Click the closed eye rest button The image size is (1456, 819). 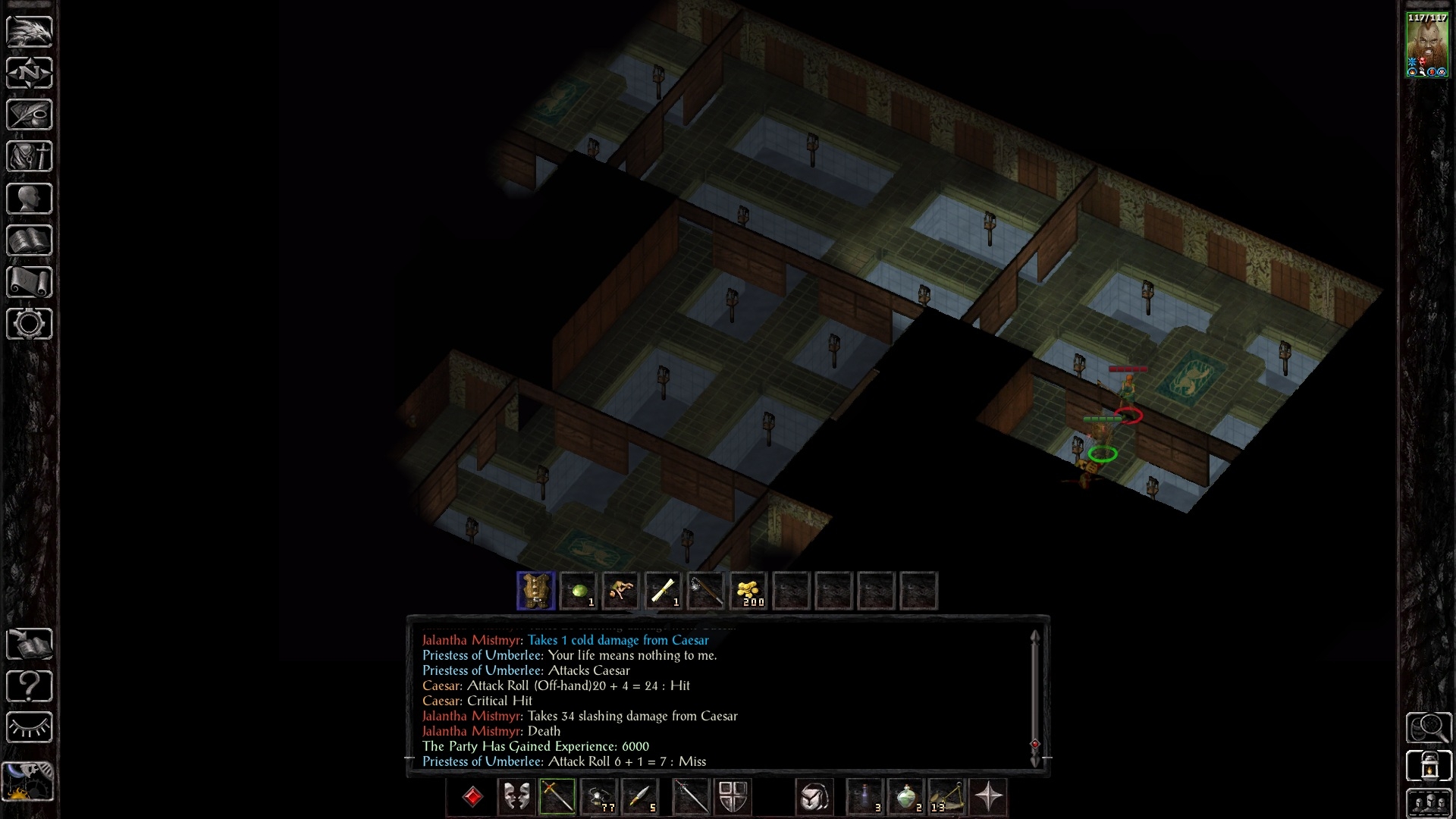point(30,728)
